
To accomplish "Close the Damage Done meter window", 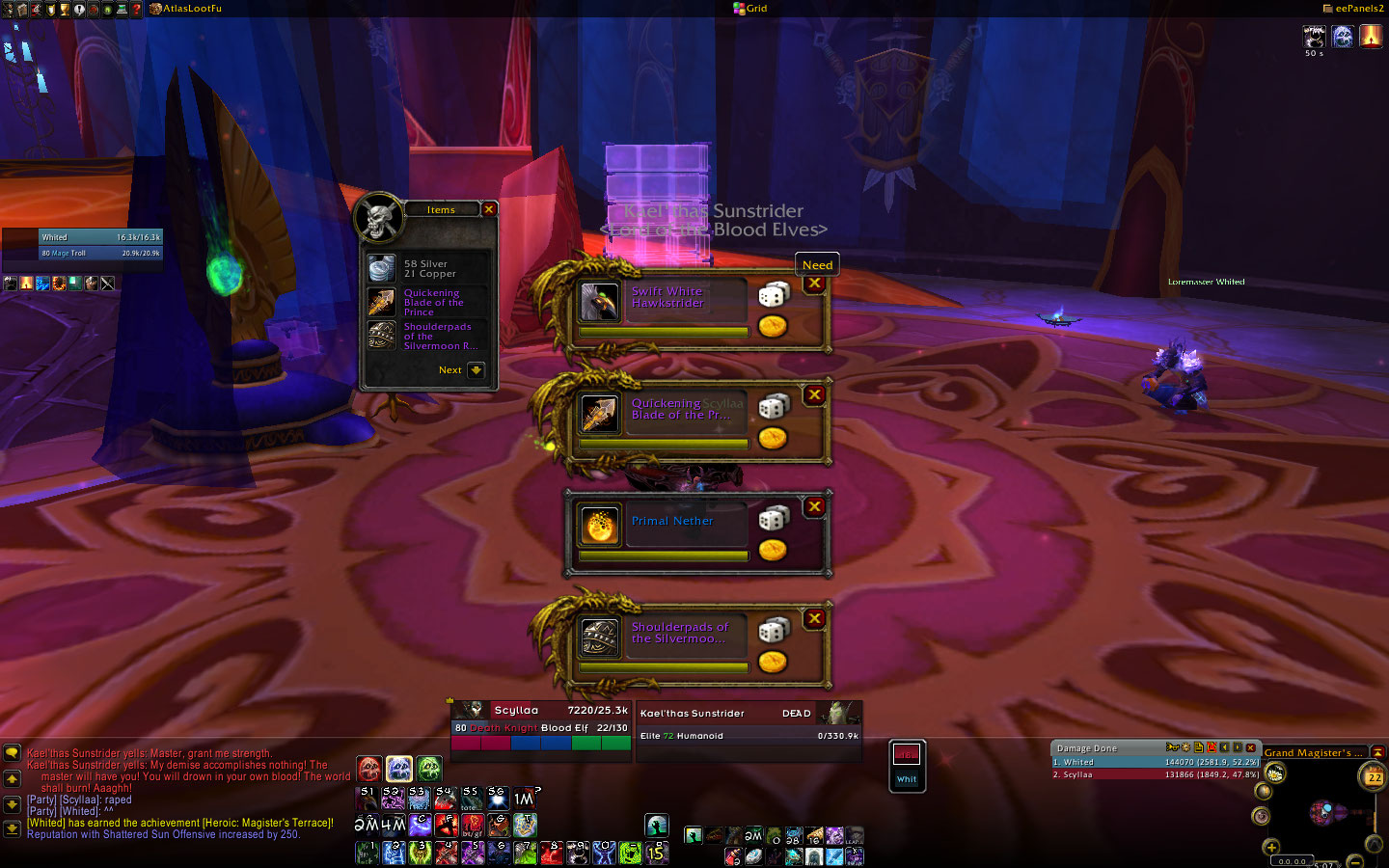I will (1251, 747).
